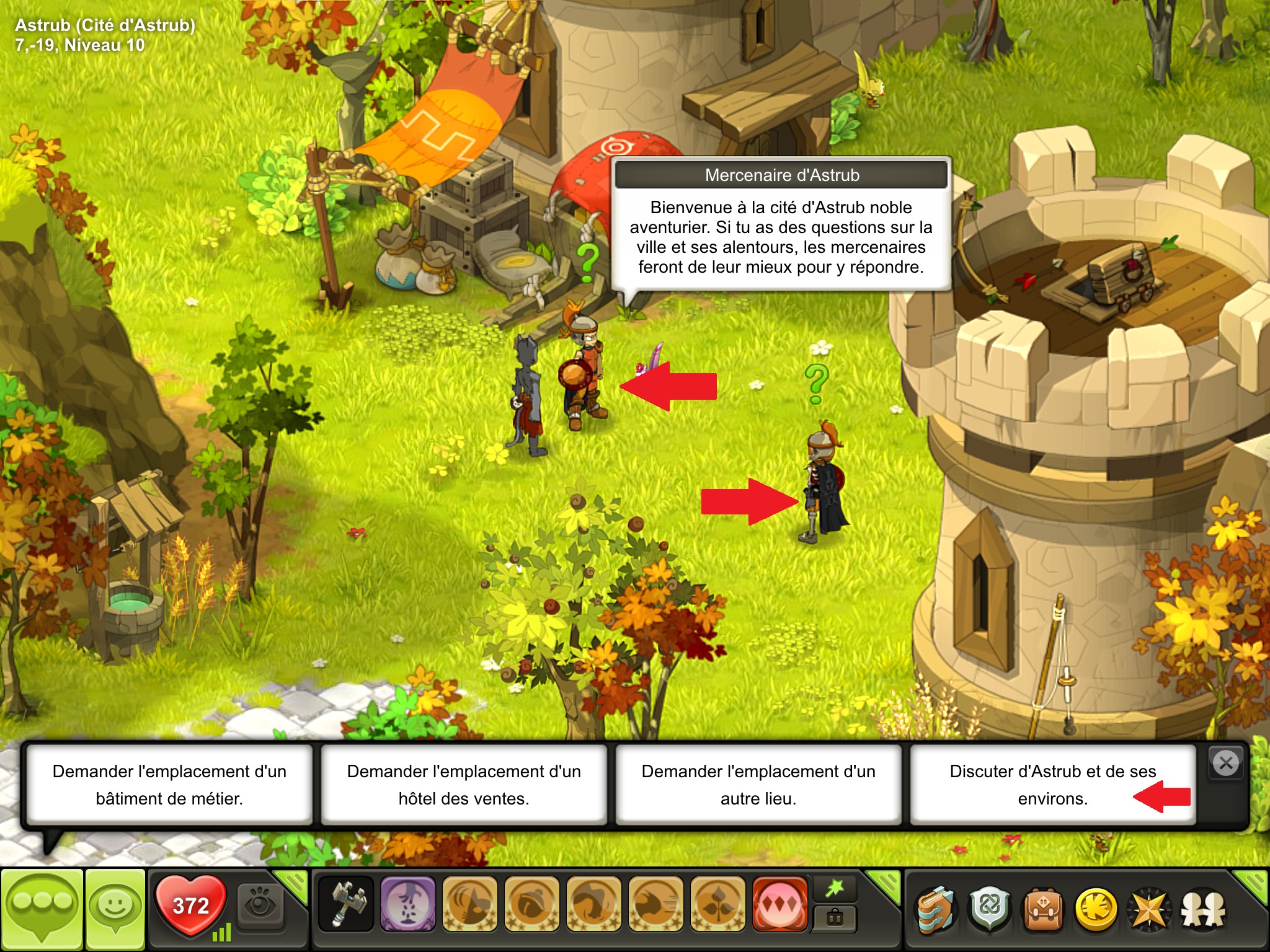Activate the red three-diamond spell
The image size is (1270, 952).
pyautogui.click(x=779, y=904)
